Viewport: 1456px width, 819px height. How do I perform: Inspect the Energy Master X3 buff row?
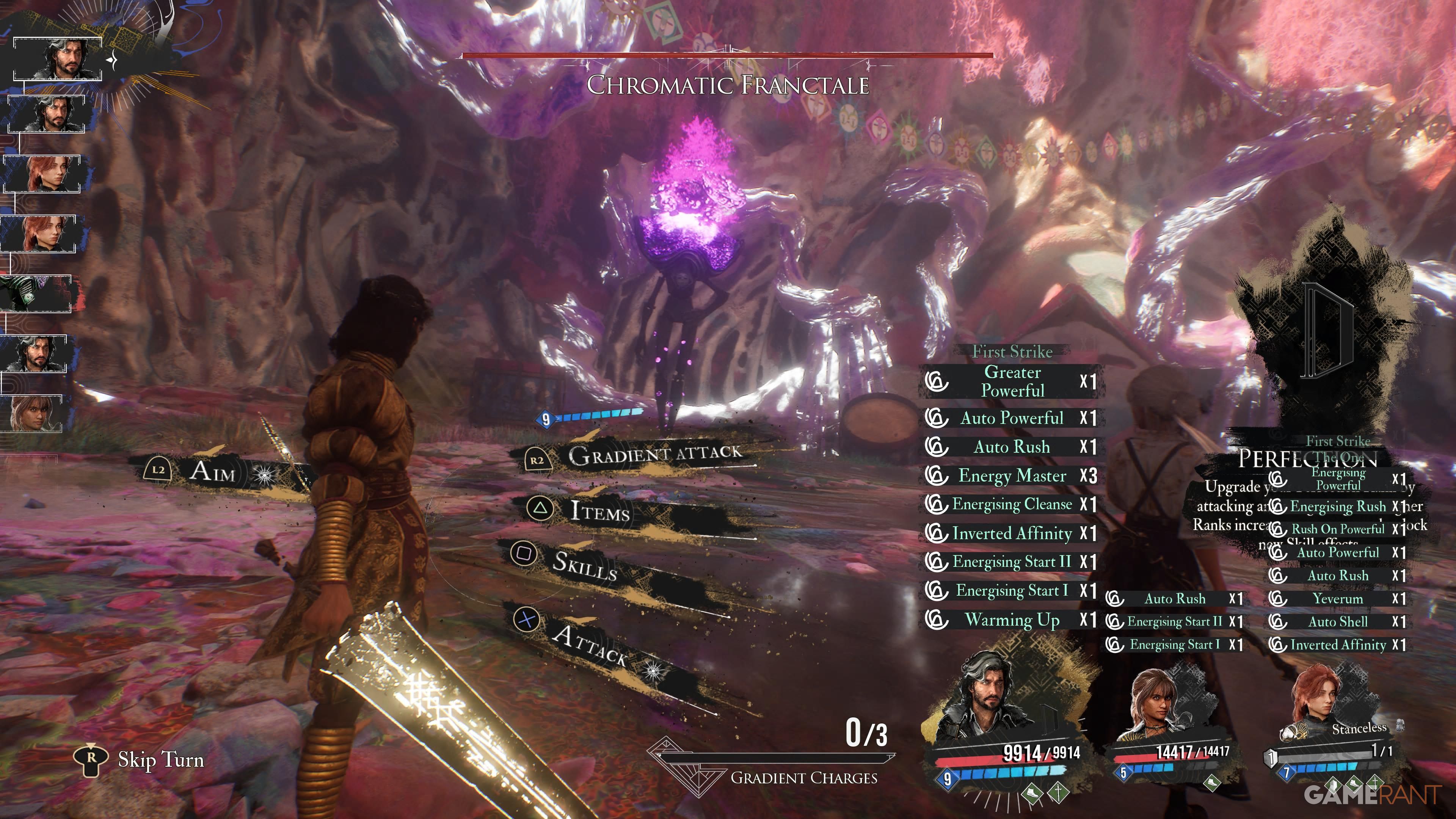(1011, 476)
